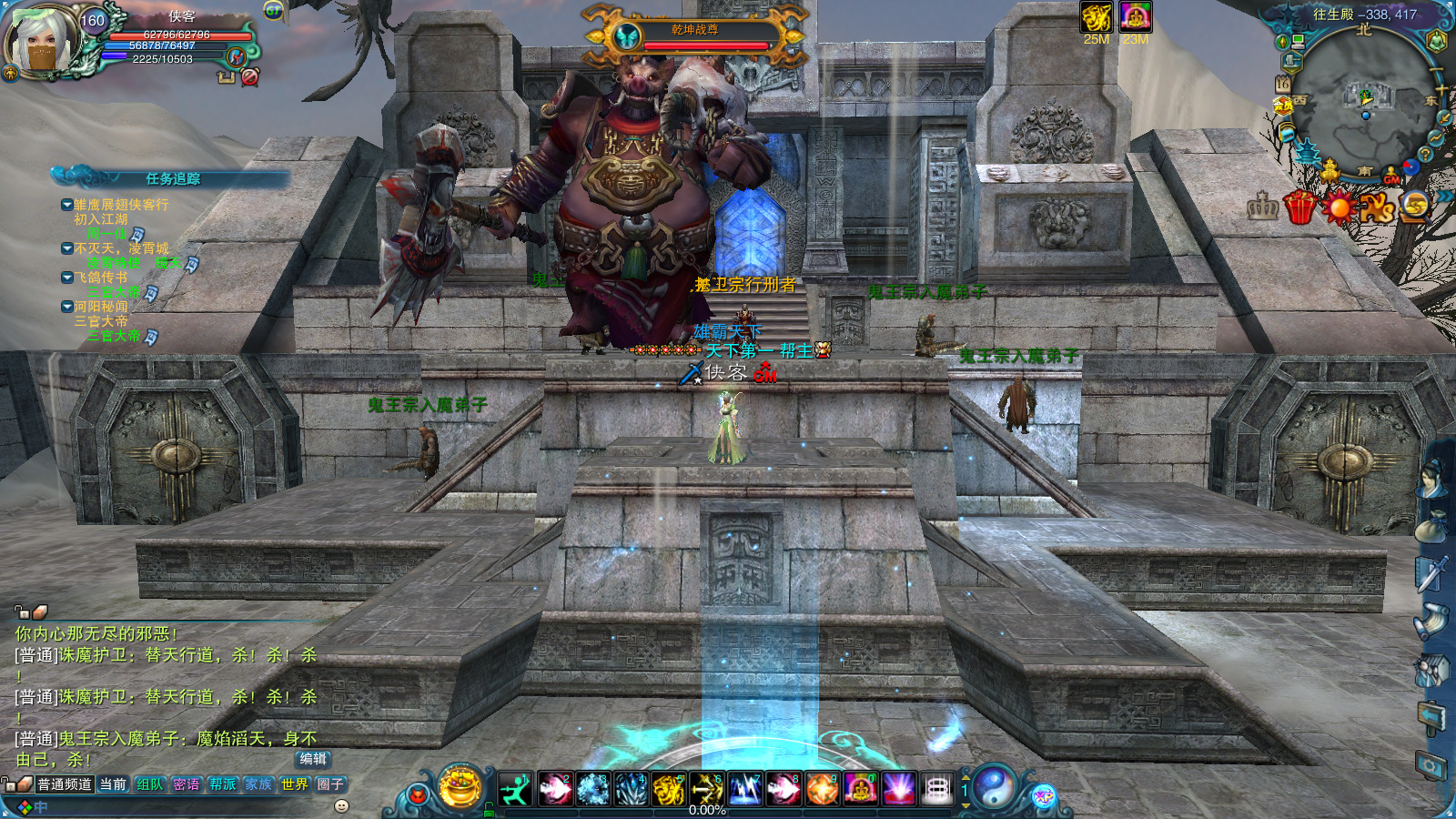This screenshot has height=819, width=1456.
Task: Use the golden tiger skill in slot 5
Action: [x=669, y=789]
